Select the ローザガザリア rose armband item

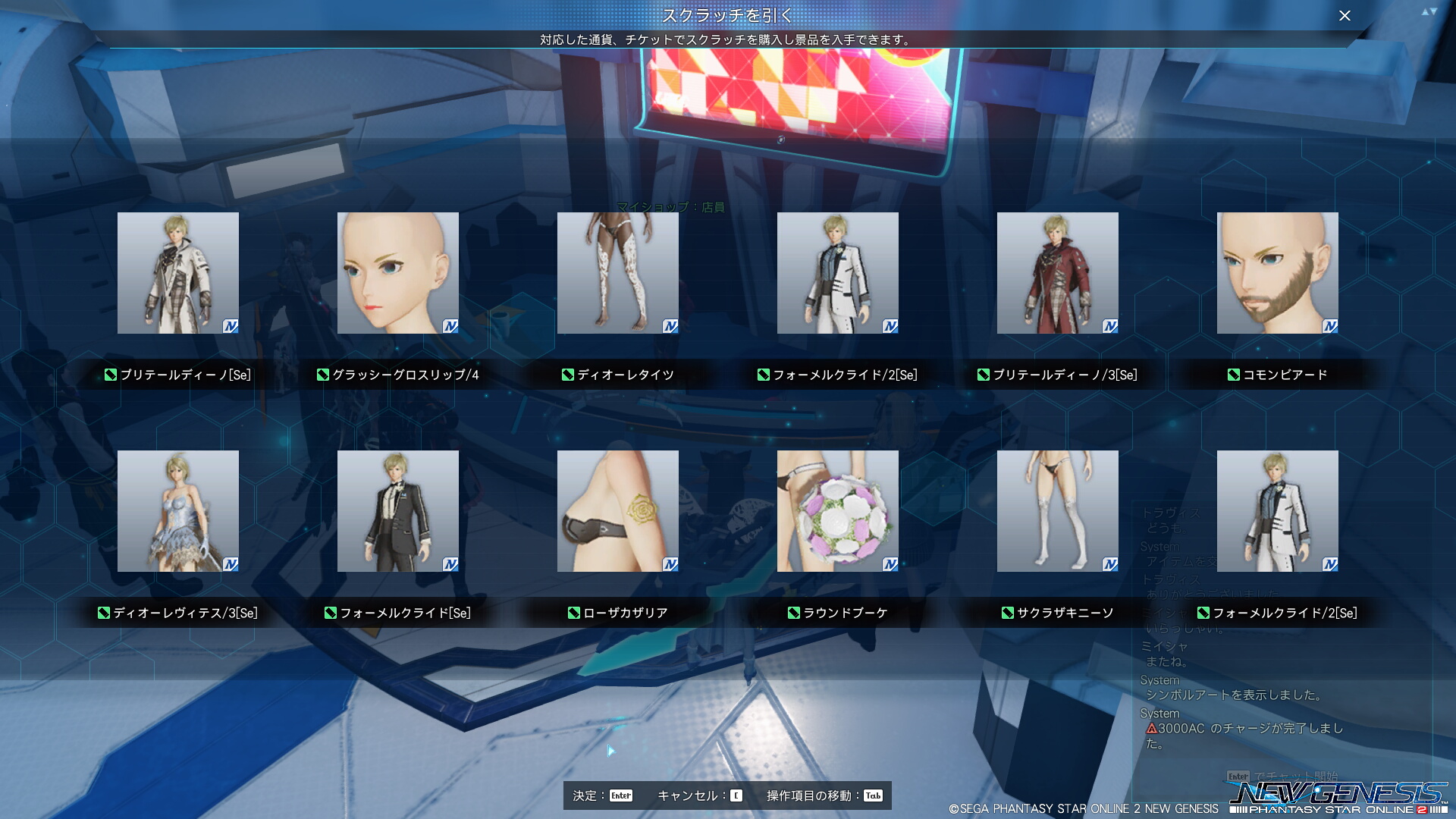pos(618,511)
